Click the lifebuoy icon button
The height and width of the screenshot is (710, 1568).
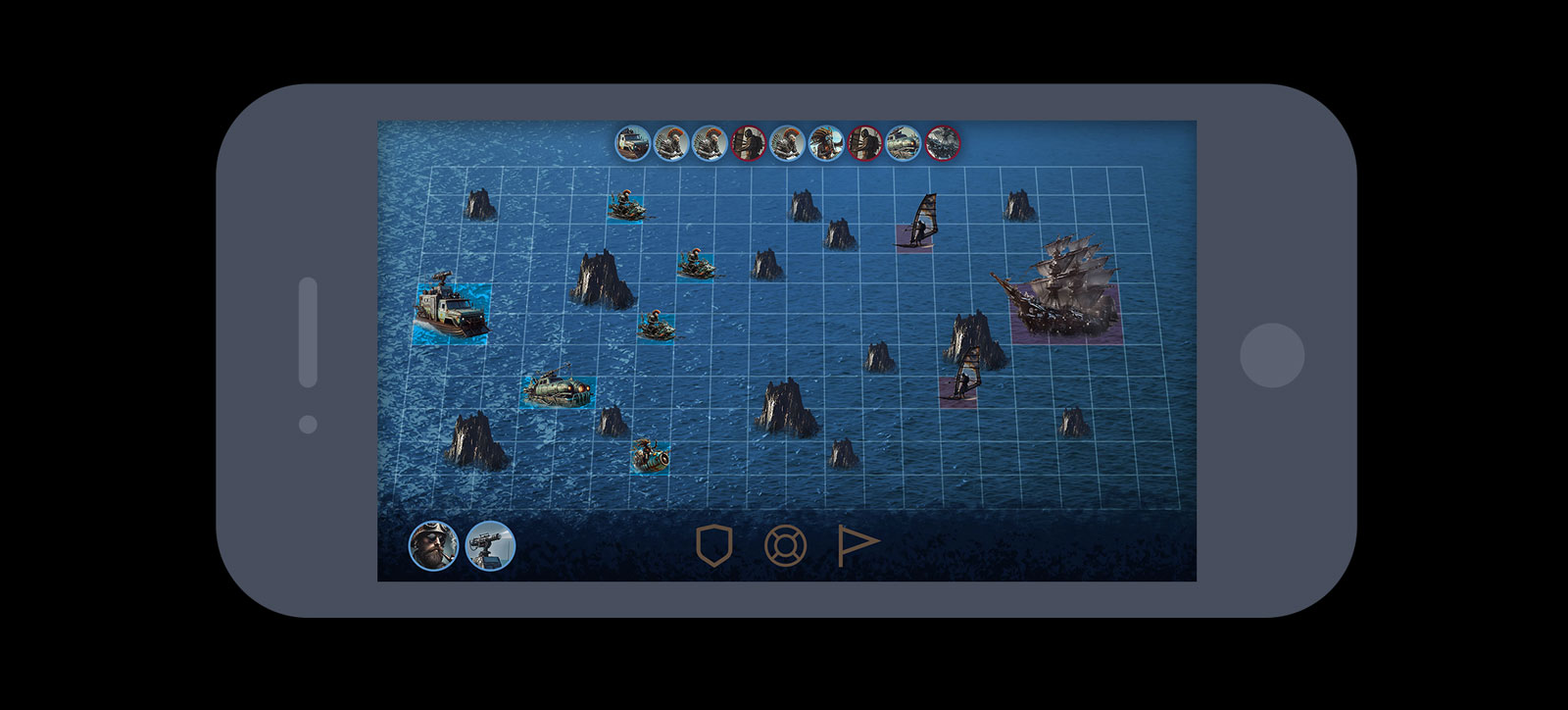point(784,545)
